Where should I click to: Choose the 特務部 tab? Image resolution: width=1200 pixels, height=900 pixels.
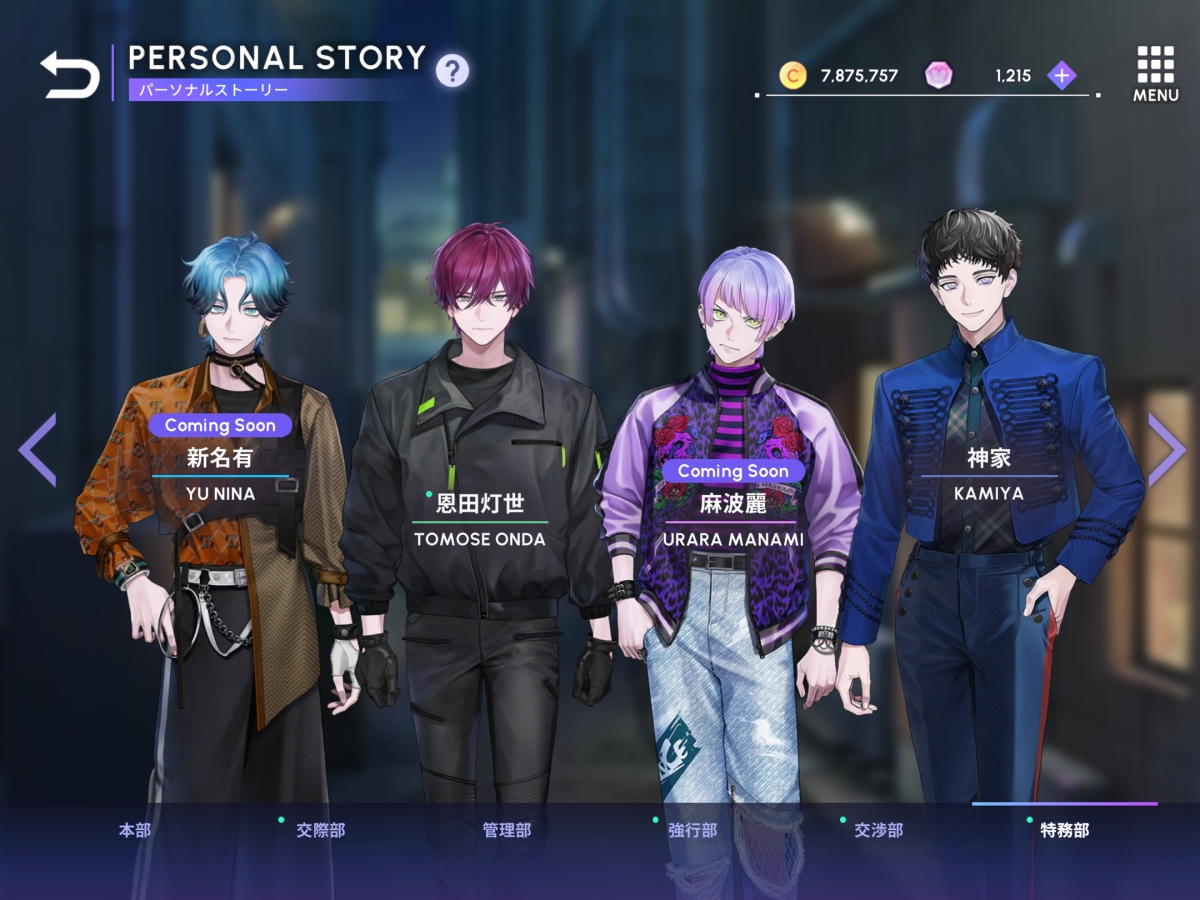[1064, 830]
